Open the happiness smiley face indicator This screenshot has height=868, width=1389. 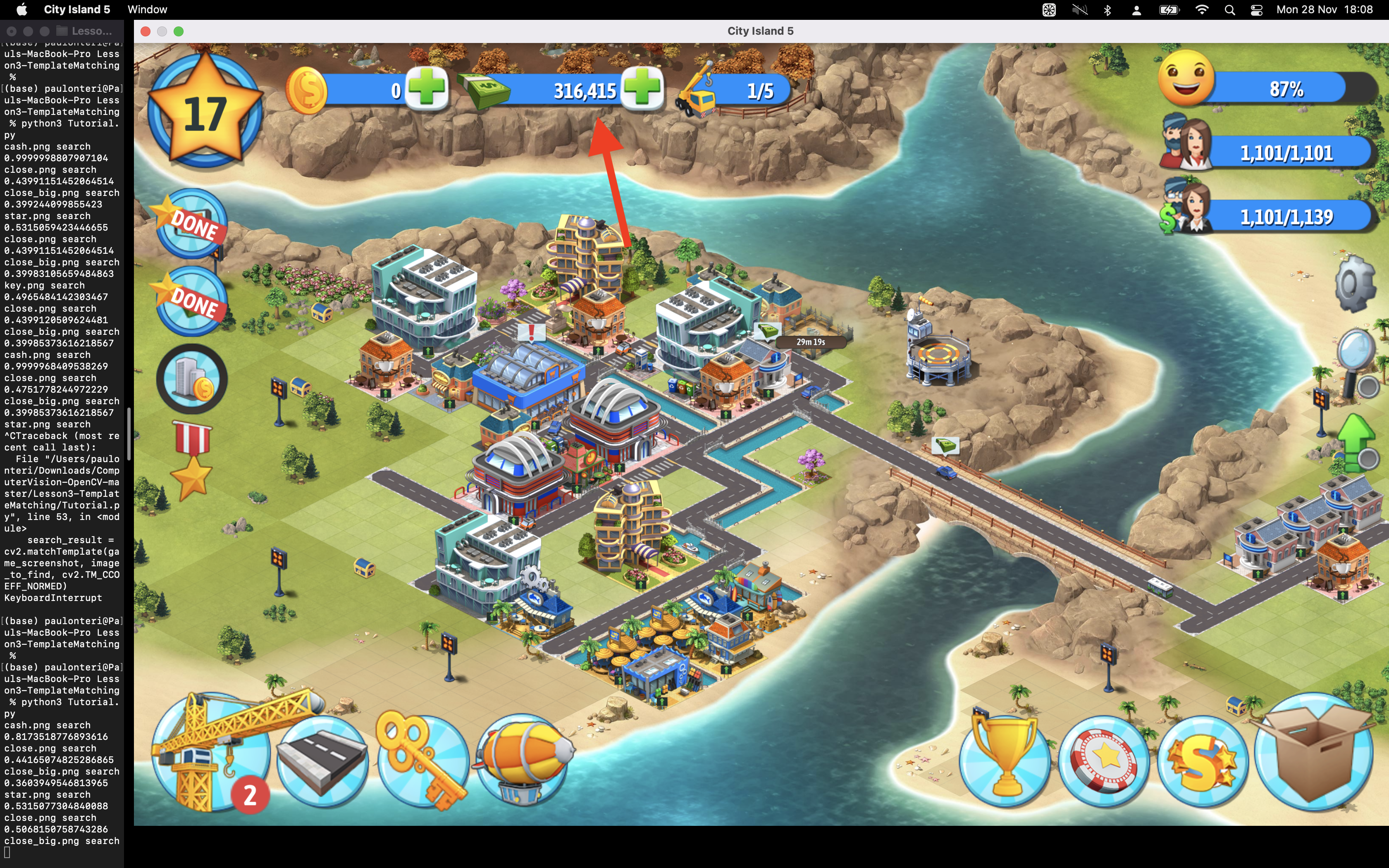tap(1186, 78)
